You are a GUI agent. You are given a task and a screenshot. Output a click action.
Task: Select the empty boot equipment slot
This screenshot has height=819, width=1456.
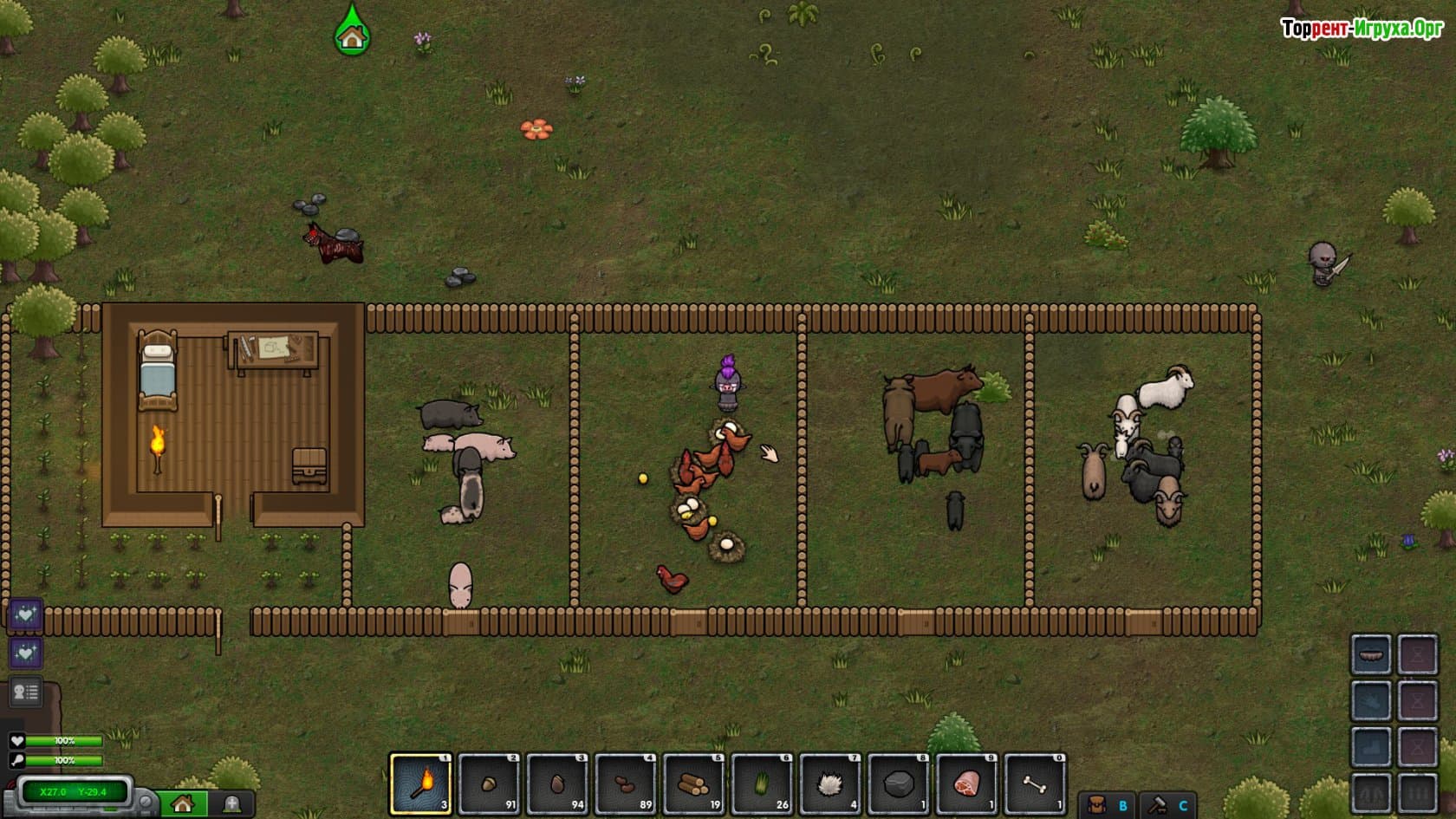coord(1371,747)
